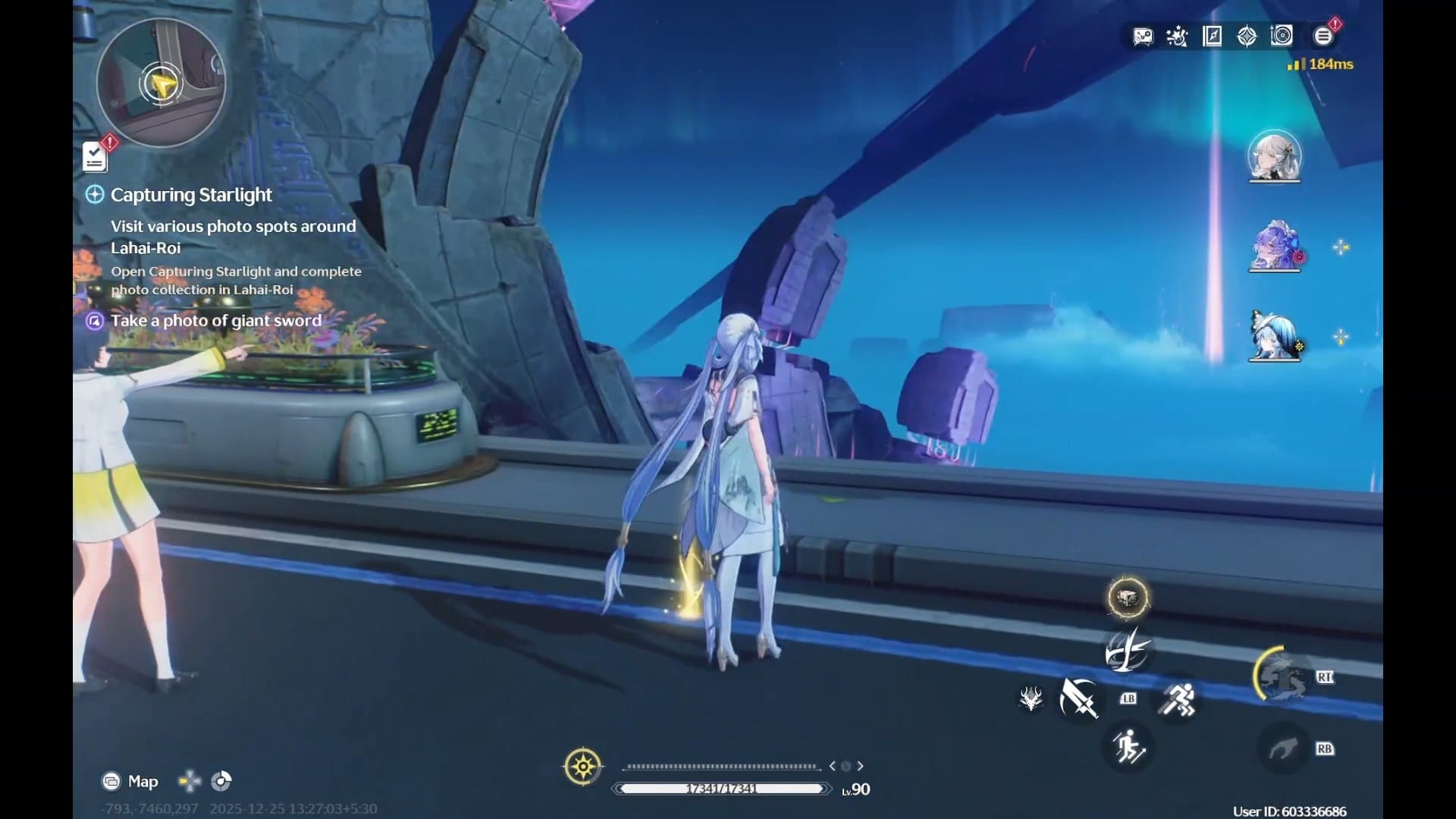This screenshot has height=819, width=1456.
Task: Switch to the blue-haired party member
Action: (1274, 337)
